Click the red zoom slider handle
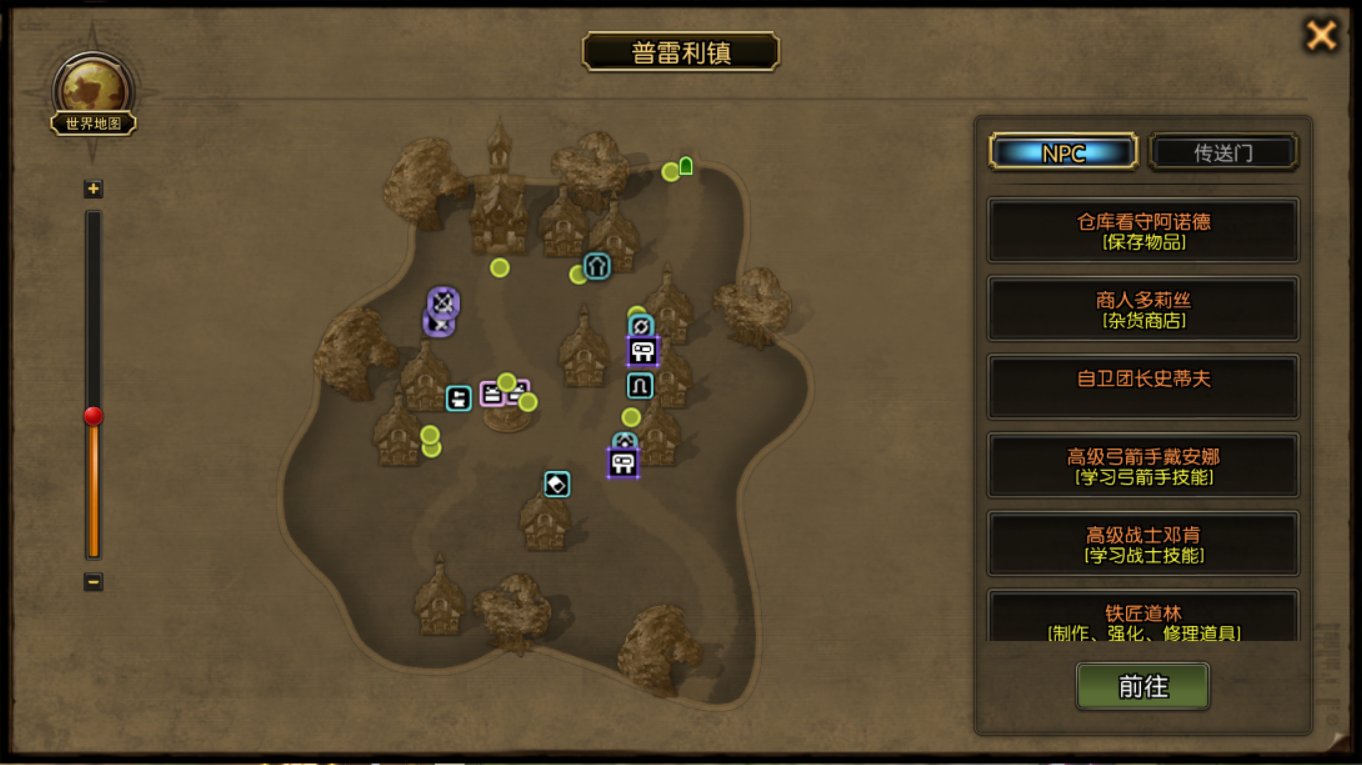 [93, 416]
